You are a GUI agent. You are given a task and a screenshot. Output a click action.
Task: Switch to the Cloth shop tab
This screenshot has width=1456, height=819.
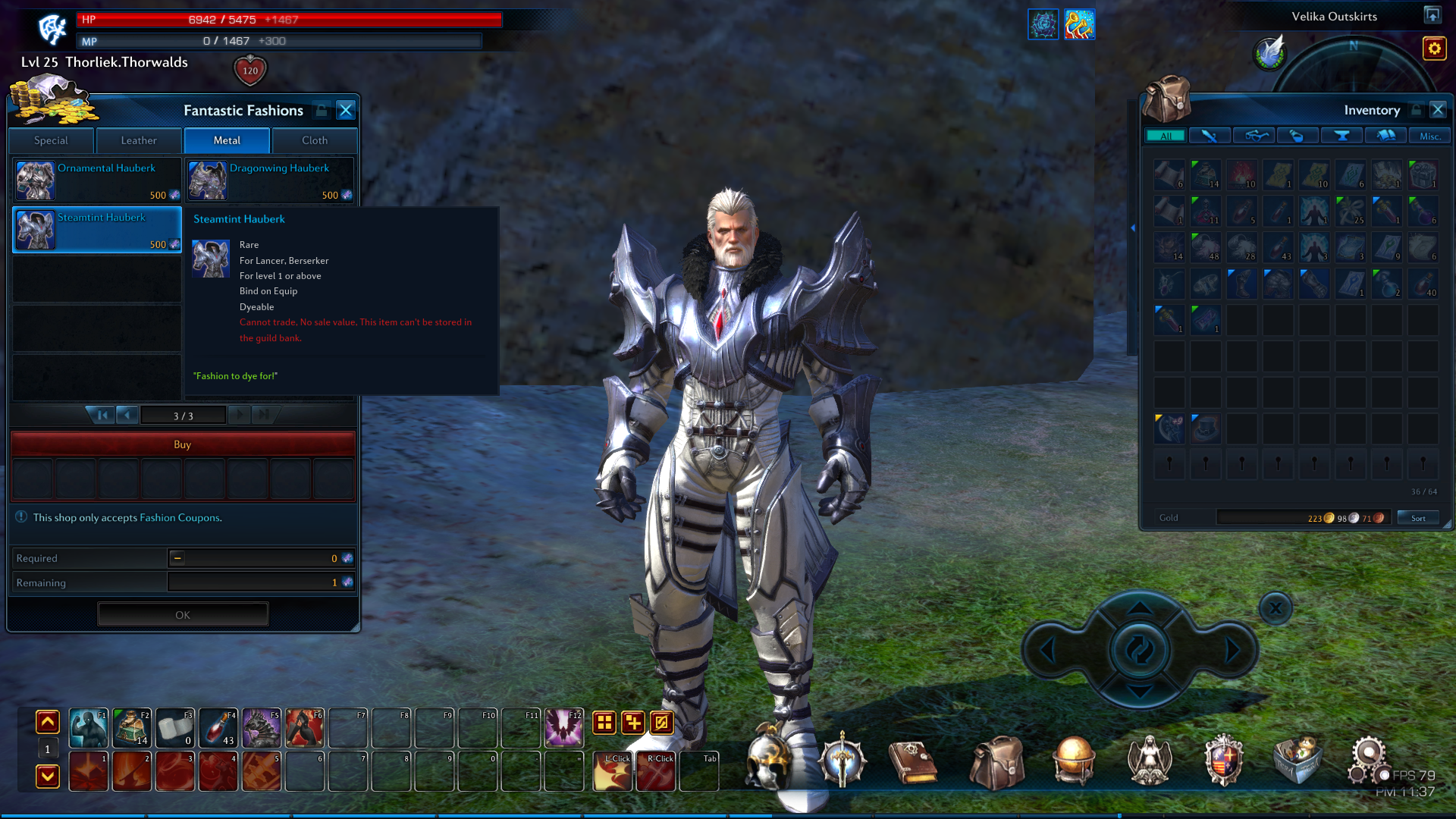click(315, 140)
